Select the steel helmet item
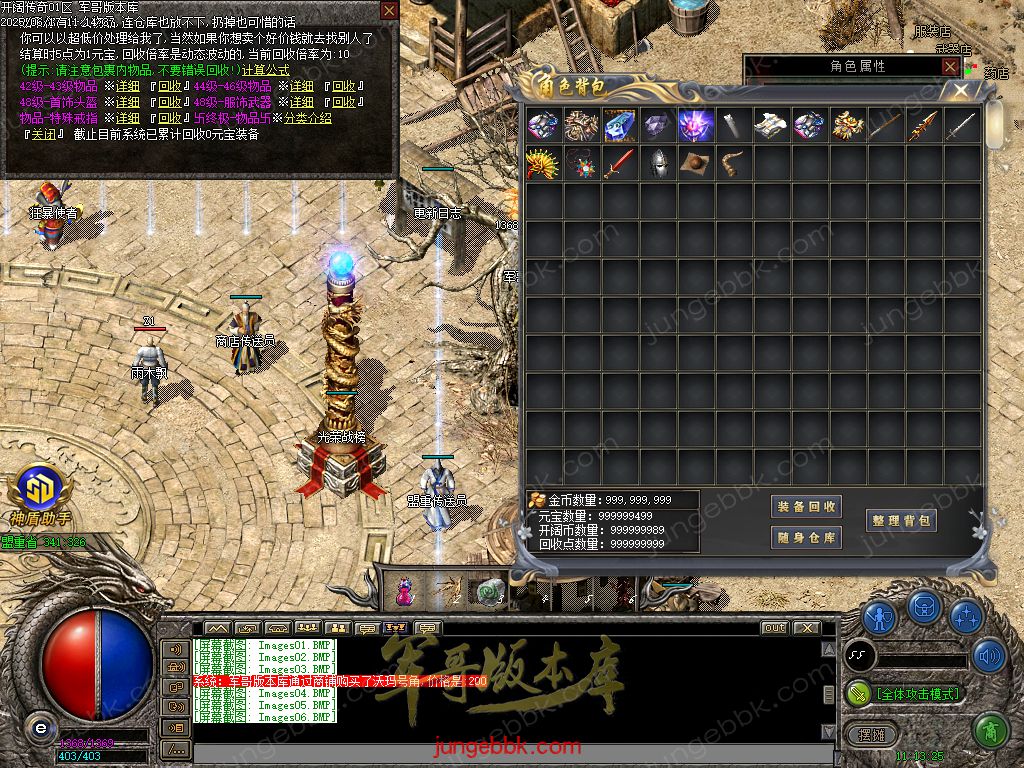The image size is (1024, 768). click(657, 163)
